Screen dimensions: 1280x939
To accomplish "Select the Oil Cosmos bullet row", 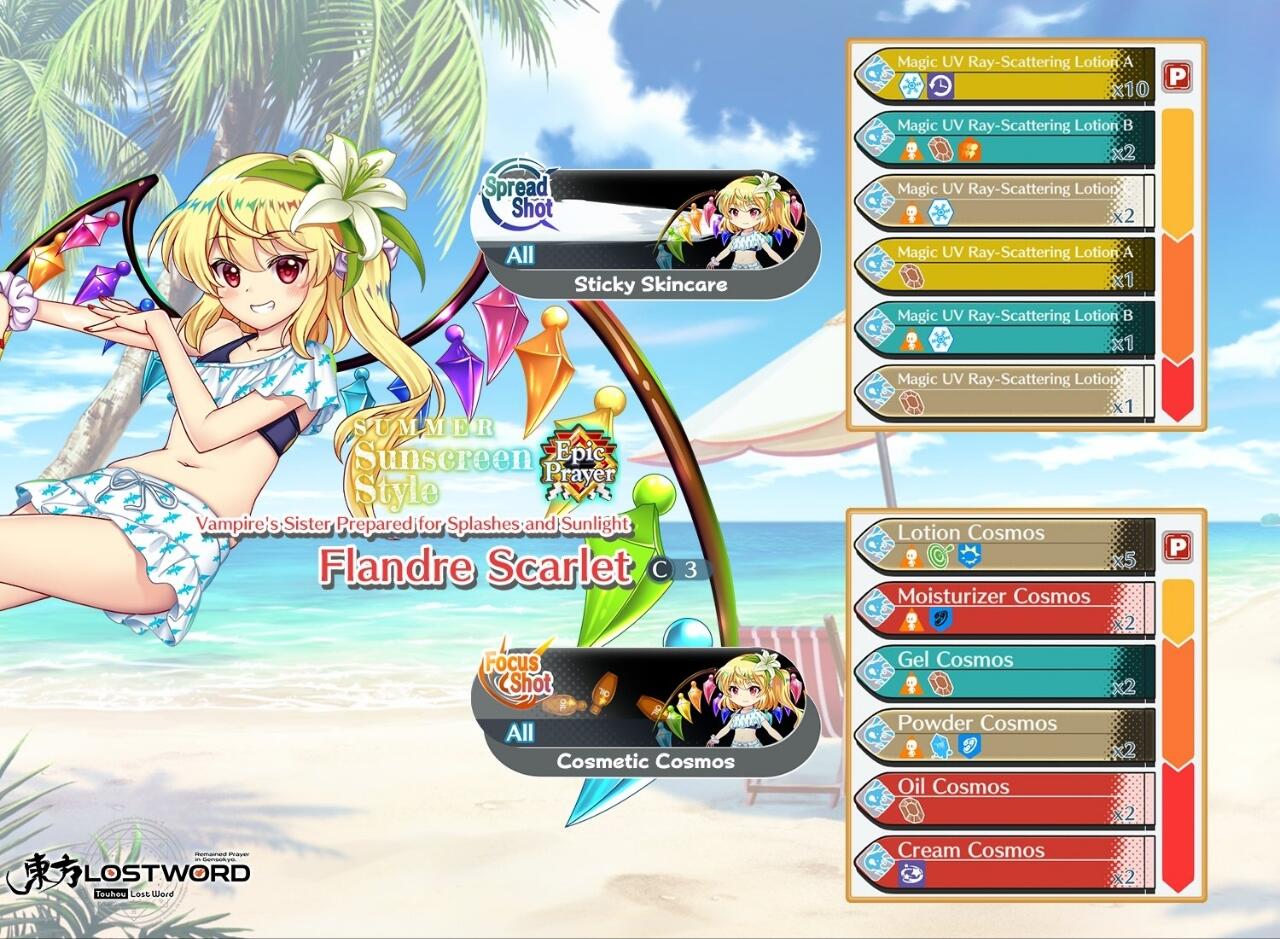I will [x=1004, y=799].
